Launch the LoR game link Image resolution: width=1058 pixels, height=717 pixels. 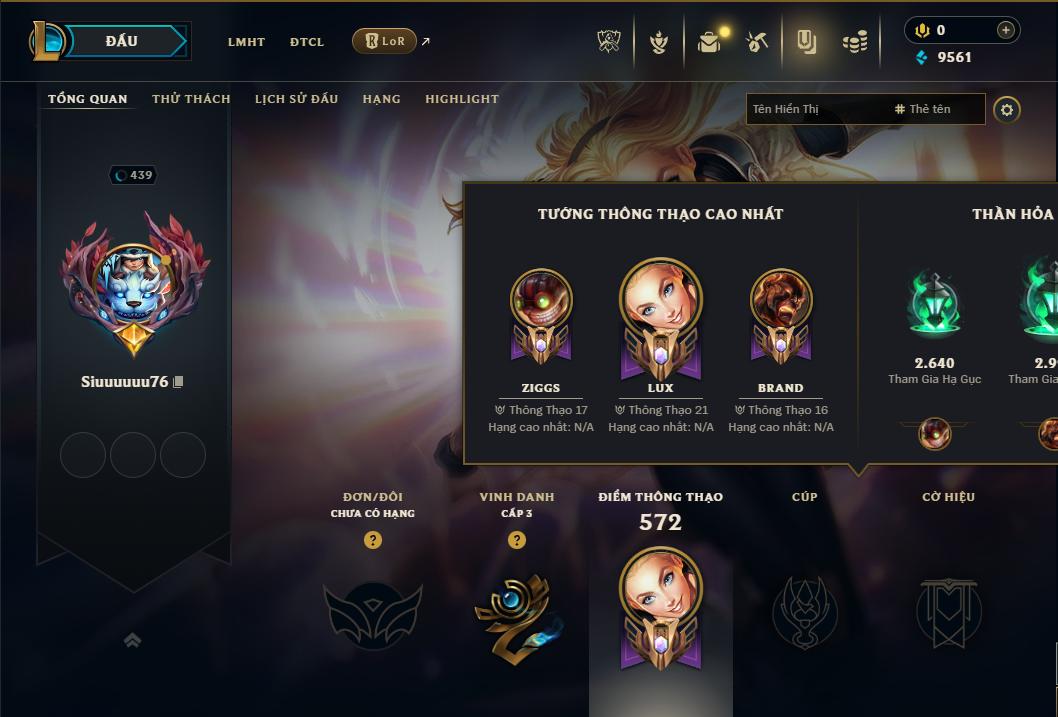385,41
